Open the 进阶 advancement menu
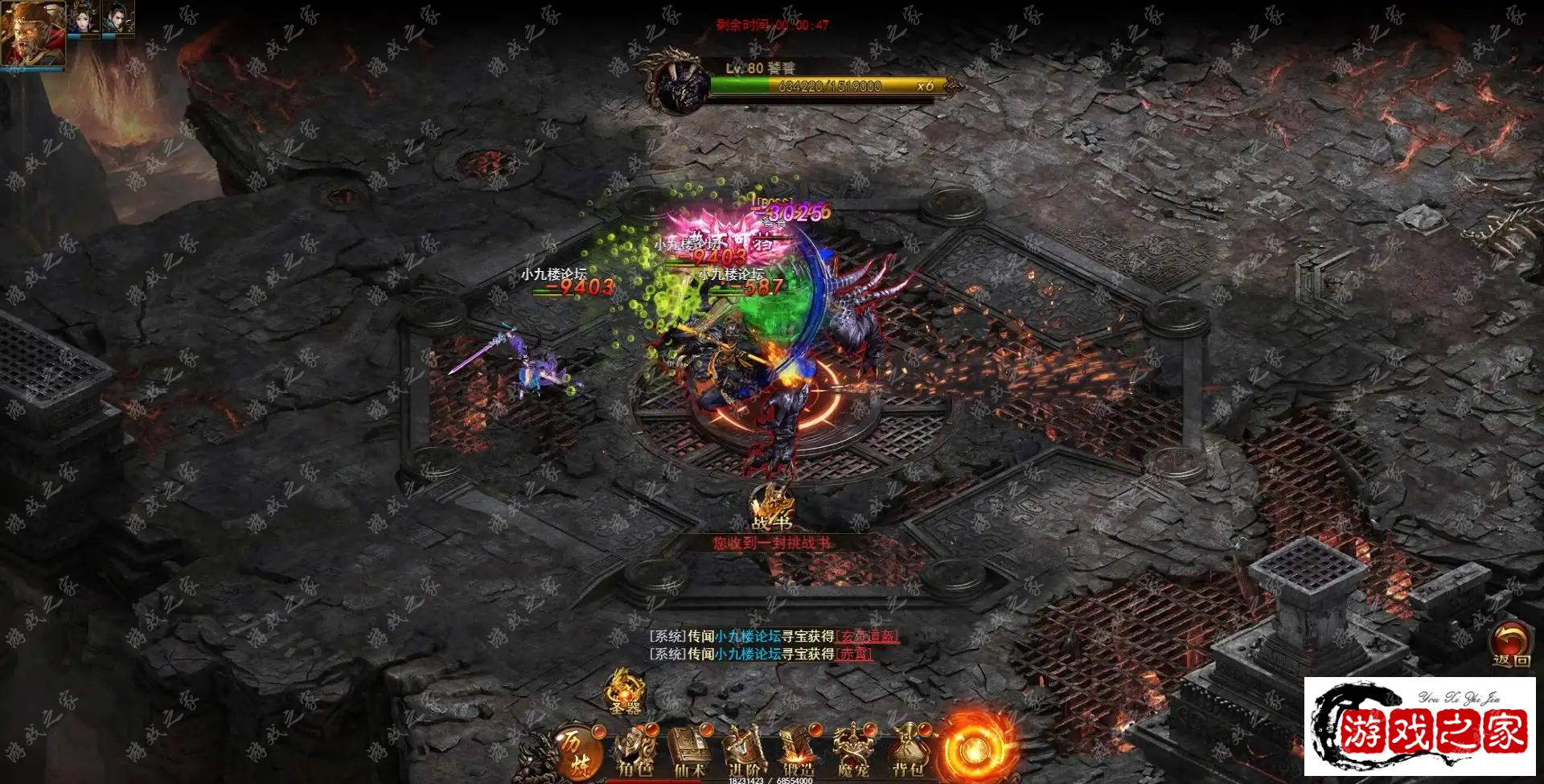Image resolution: width=1544 pixels, height=784 pixels. (745, 752)
